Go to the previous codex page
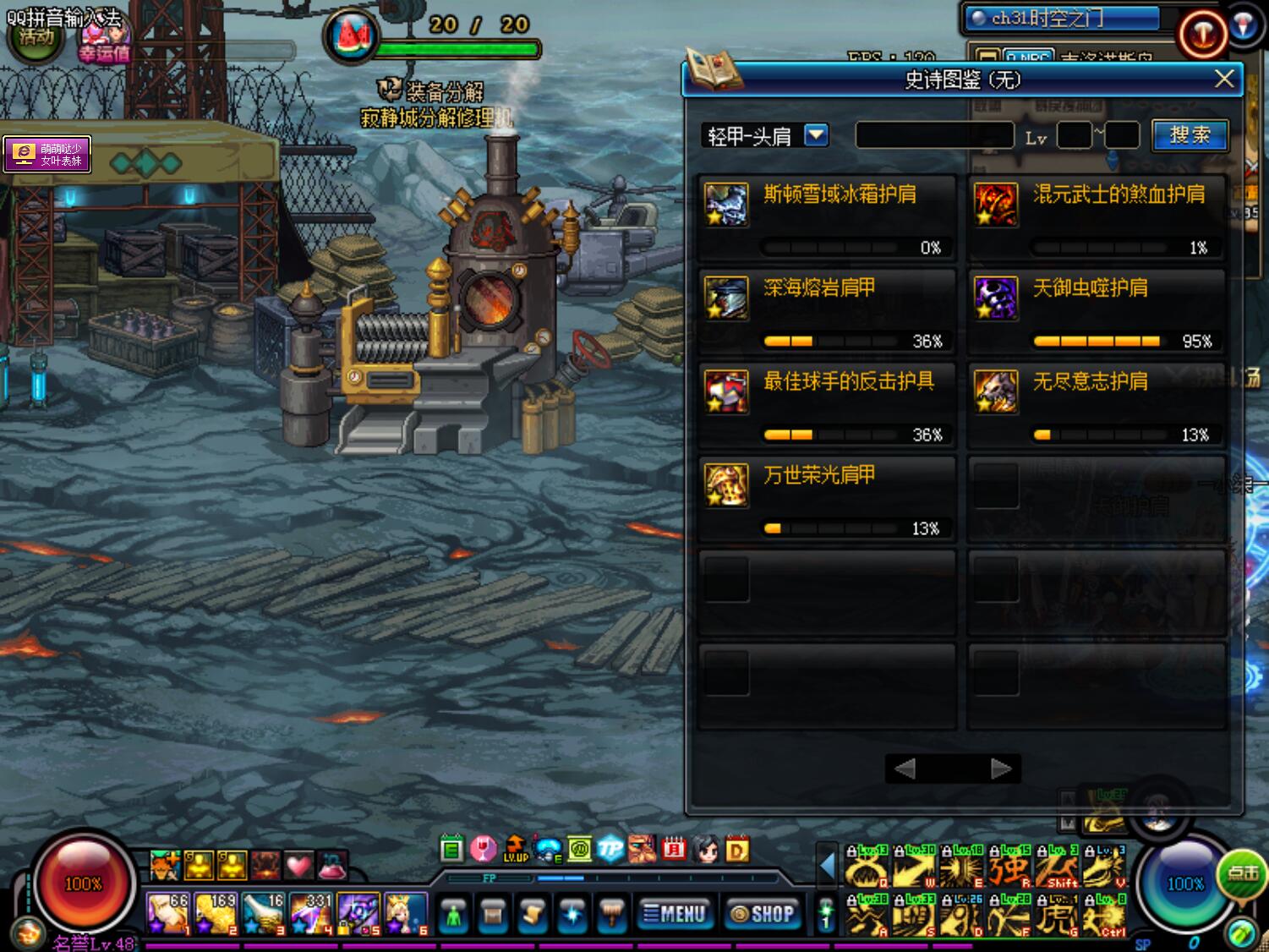Image resolution: width=1269 pixels, height=952 pixels. [905, 769]
